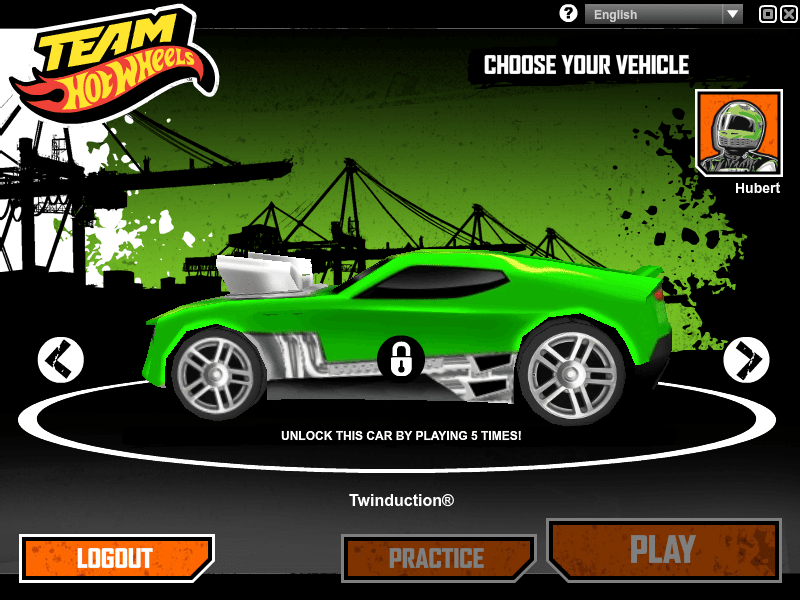Select Hubert's helmet avatar portrait
800x600 pixels.
(x=738, y=132)
